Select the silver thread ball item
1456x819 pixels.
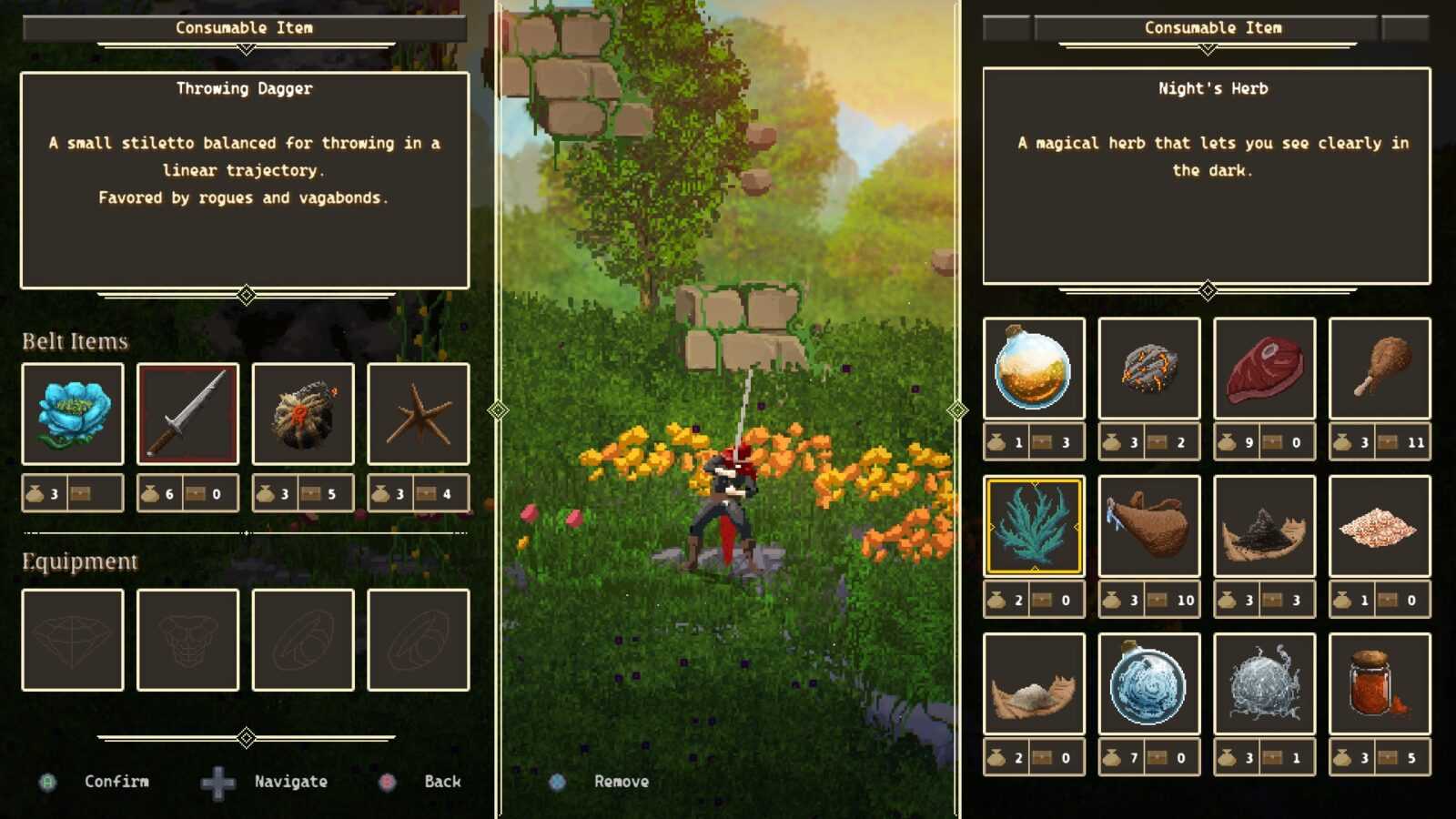click(x=1264, y=684)
